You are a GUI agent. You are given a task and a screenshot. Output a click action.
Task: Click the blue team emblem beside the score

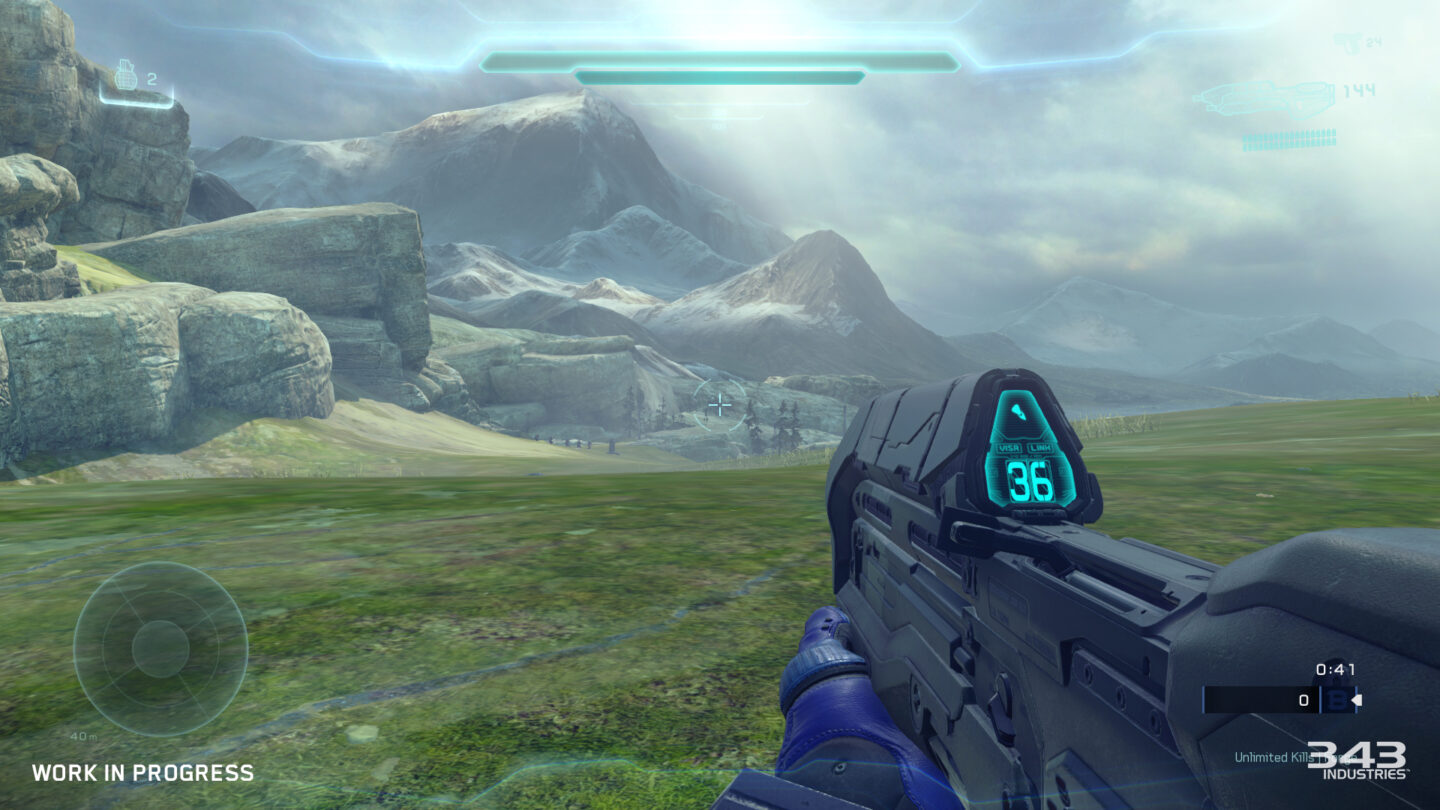1337,700
